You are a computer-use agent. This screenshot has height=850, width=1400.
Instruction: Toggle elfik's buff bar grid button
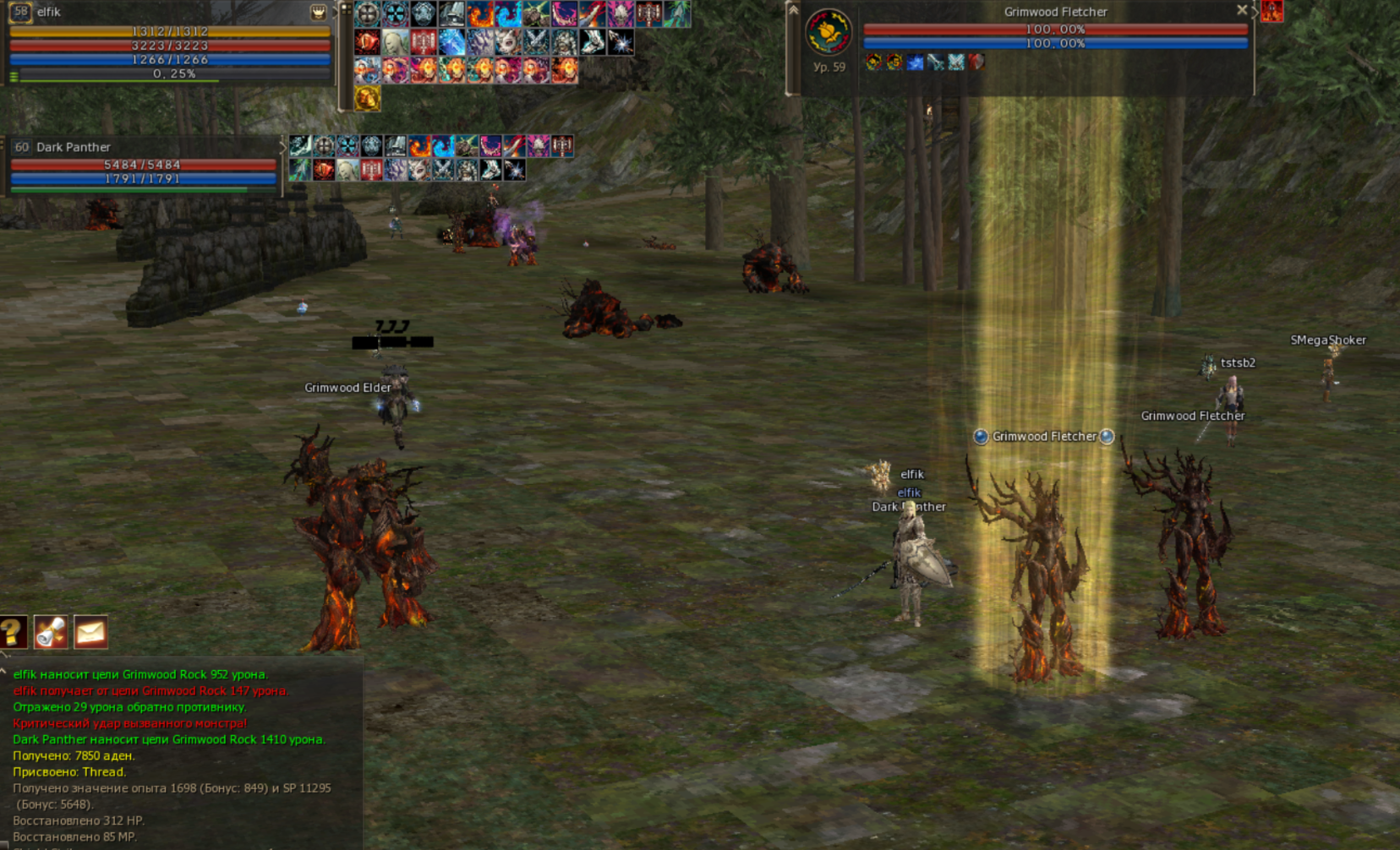pos(345,10)
